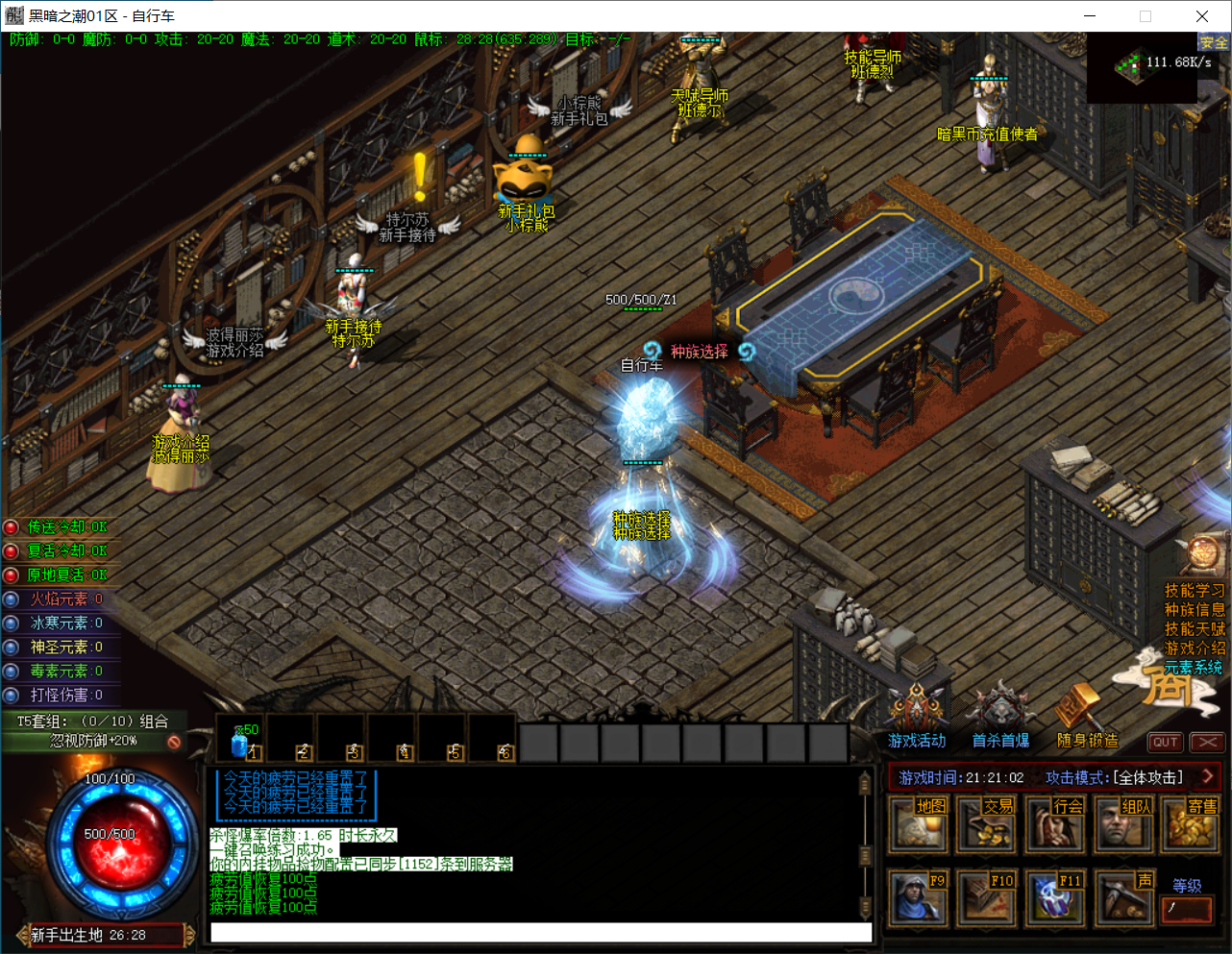
Task: Open the 地图 map button
Action: pos(919,824)
